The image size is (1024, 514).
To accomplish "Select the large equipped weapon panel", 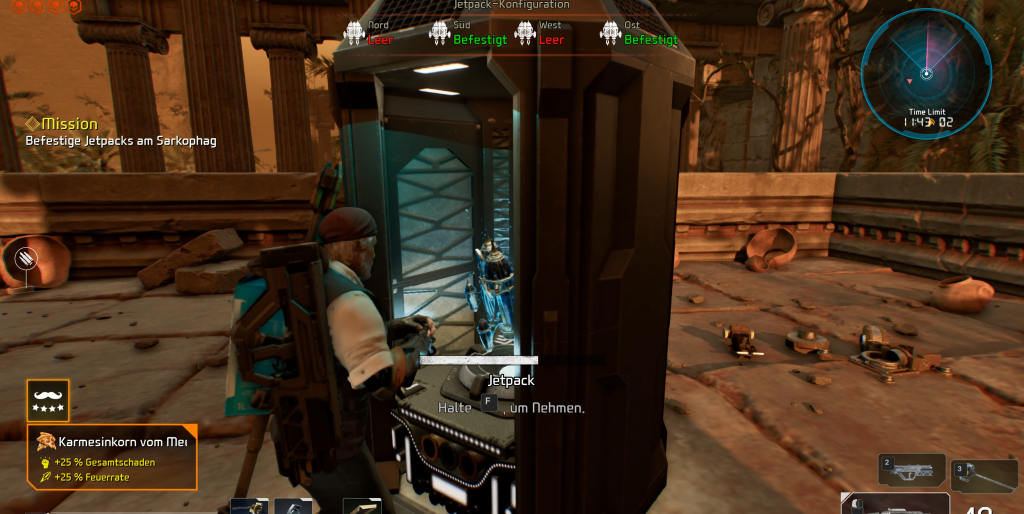I will (895, 504).
